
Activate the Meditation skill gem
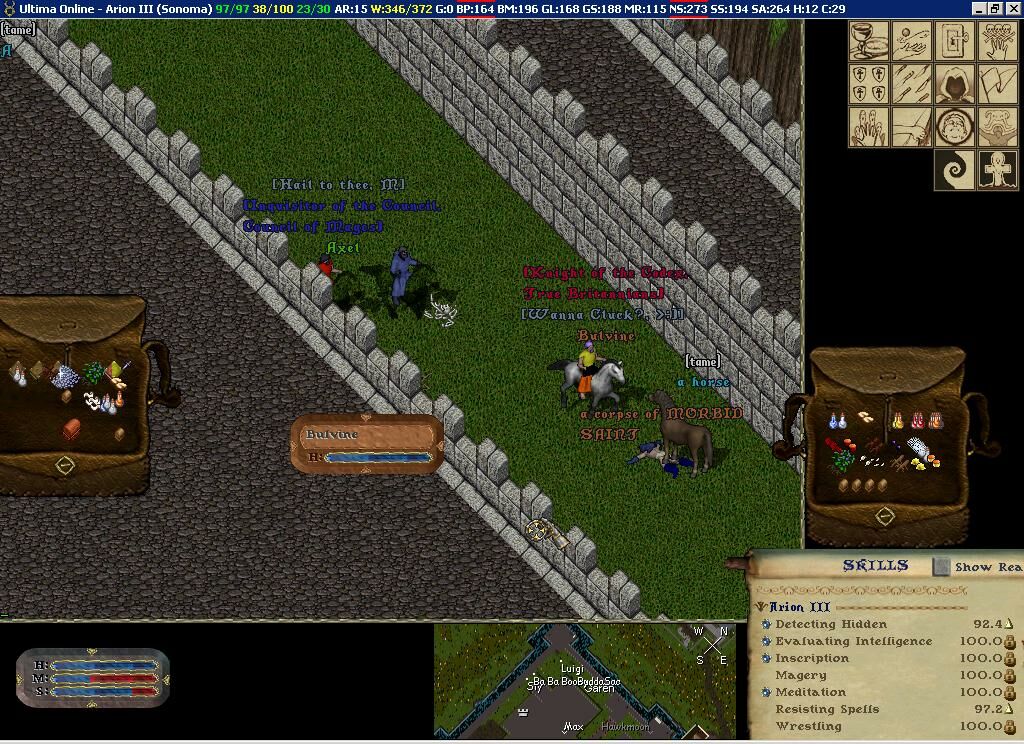(x=766, y=692)
